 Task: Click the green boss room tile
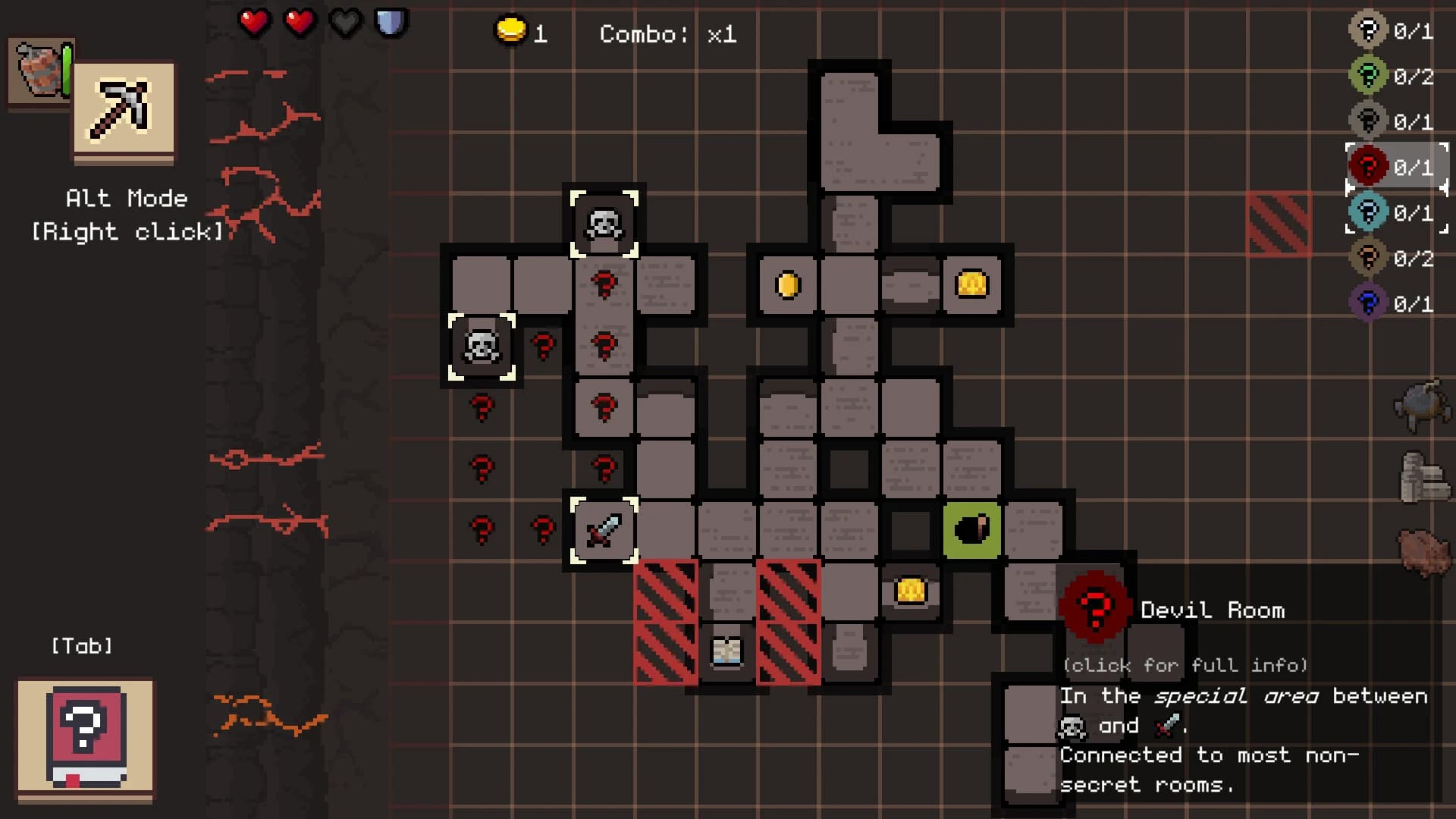[972, 529]
